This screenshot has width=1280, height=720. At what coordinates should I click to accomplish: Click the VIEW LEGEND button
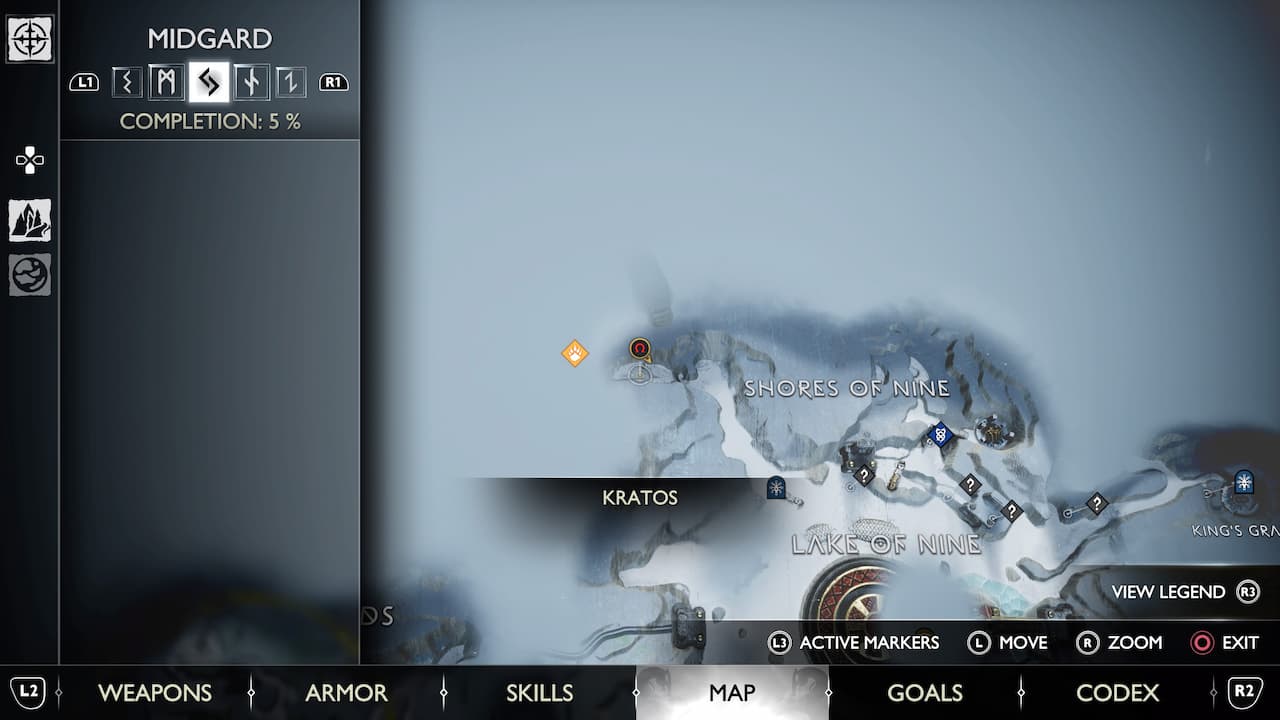tap(1167, 591)
